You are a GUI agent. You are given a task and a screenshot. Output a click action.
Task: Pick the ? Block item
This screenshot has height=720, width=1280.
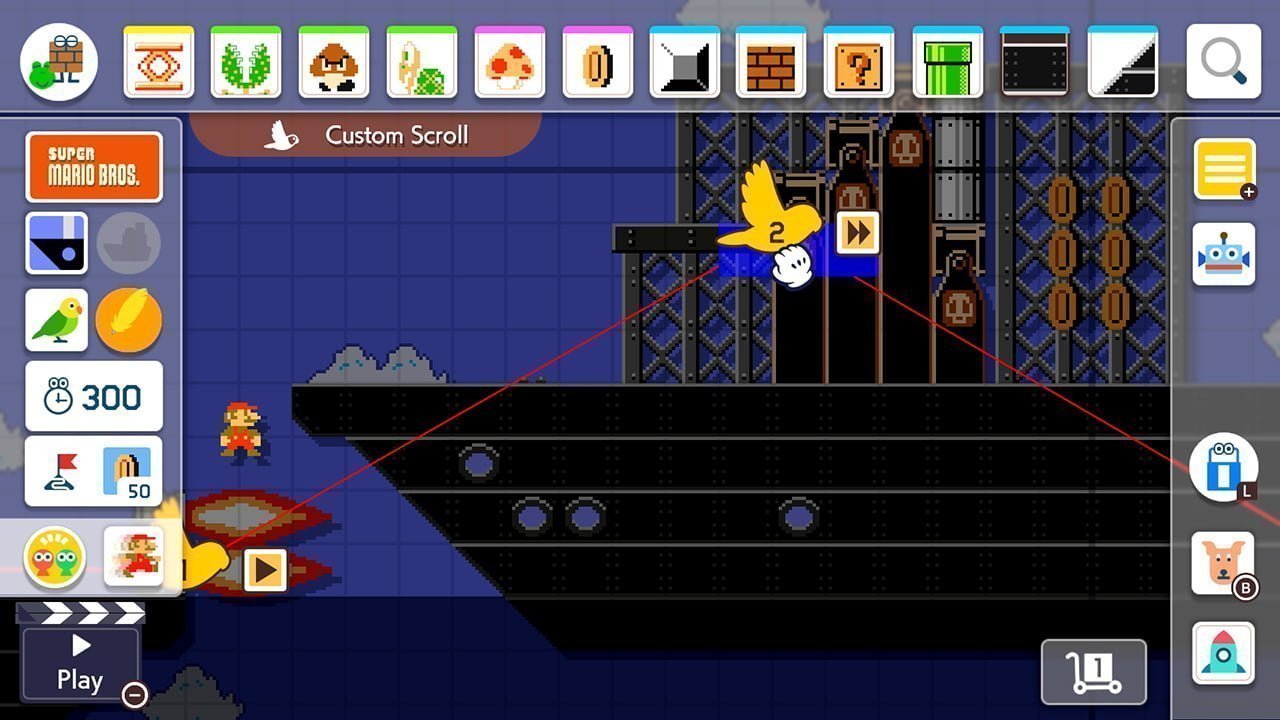coord(857,60)
